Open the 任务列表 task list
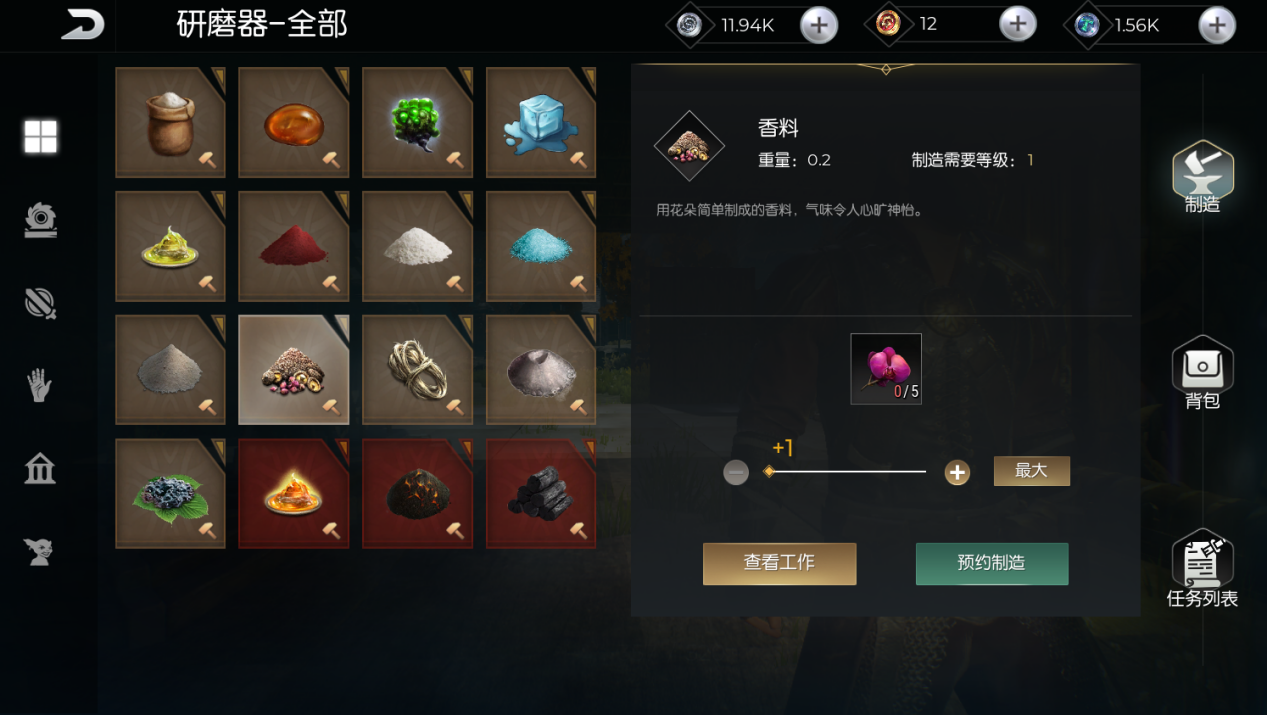Screen dimensions: 1267x715 coord(1202,568)
